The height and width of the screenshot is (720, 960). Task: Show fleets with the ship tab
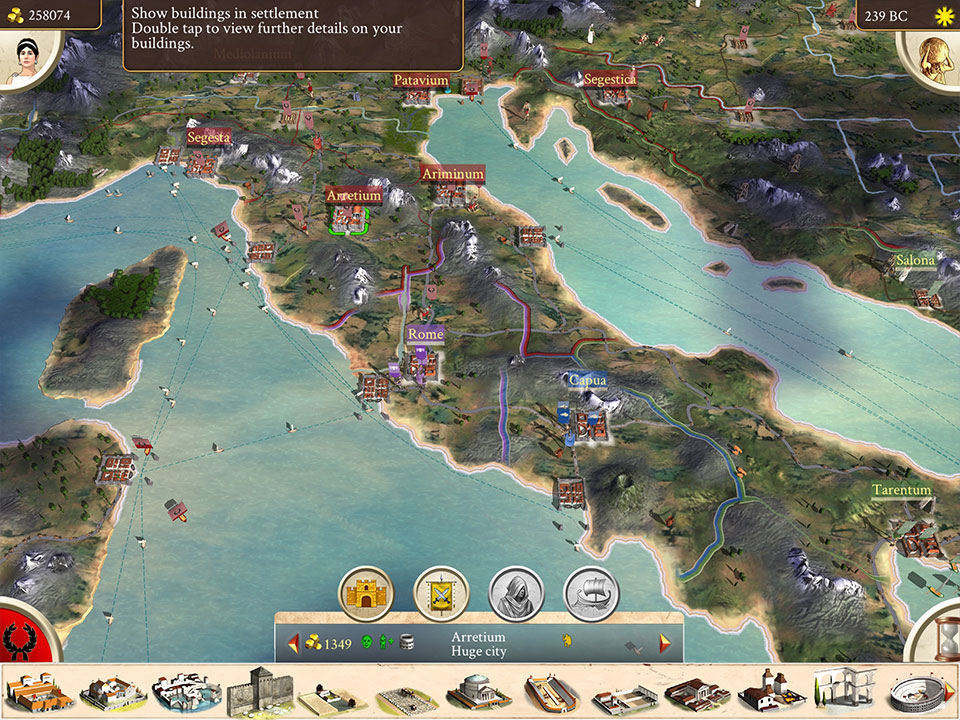click(591, 593)
